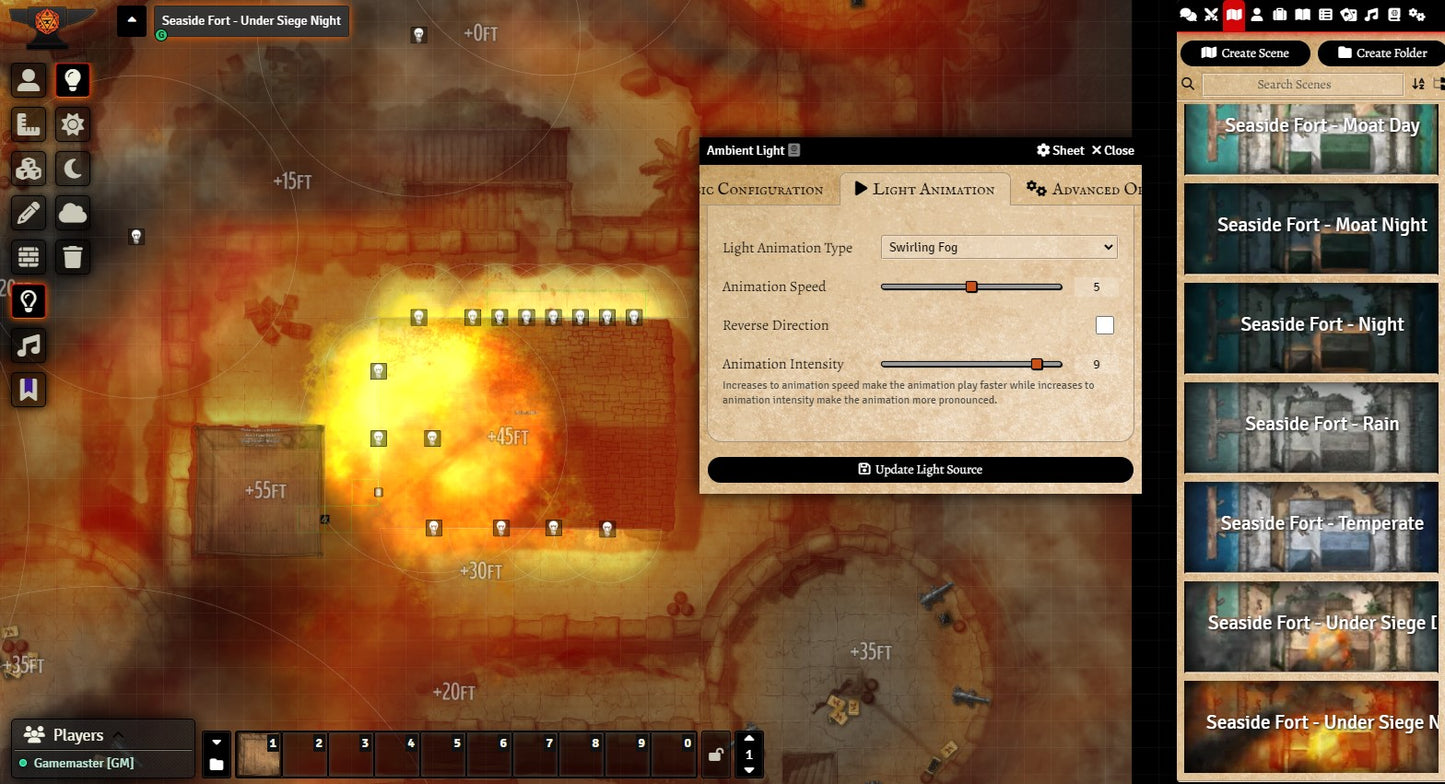
Task: Toggle the crescent moon darkness tool
Action: click(x=73, y=168)
